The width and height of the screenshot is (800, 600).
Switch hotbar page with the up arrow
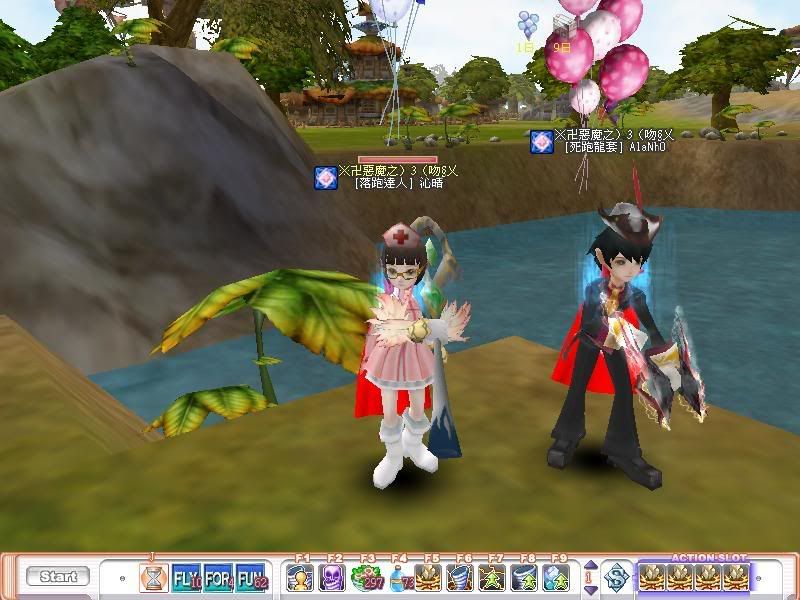(x=589, y=567)
